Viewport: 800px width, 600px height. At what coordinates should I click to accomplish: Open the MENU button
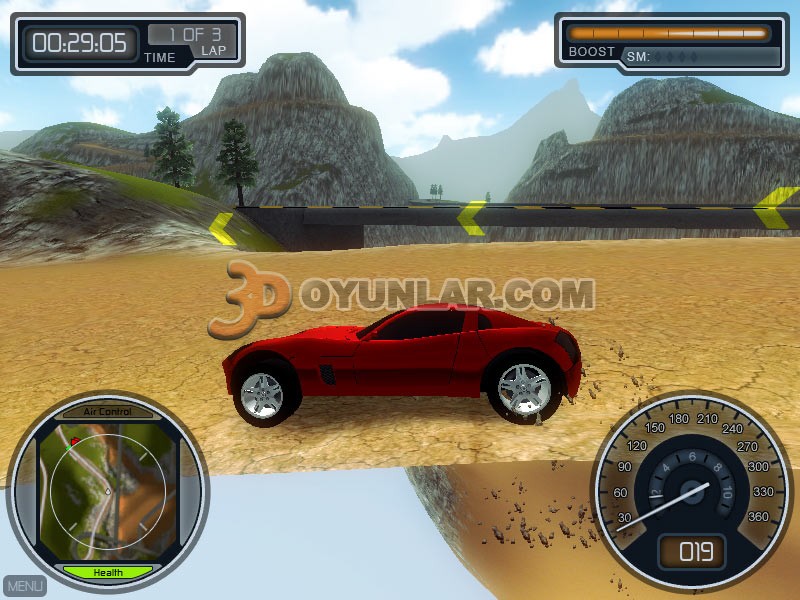[25, 586]
